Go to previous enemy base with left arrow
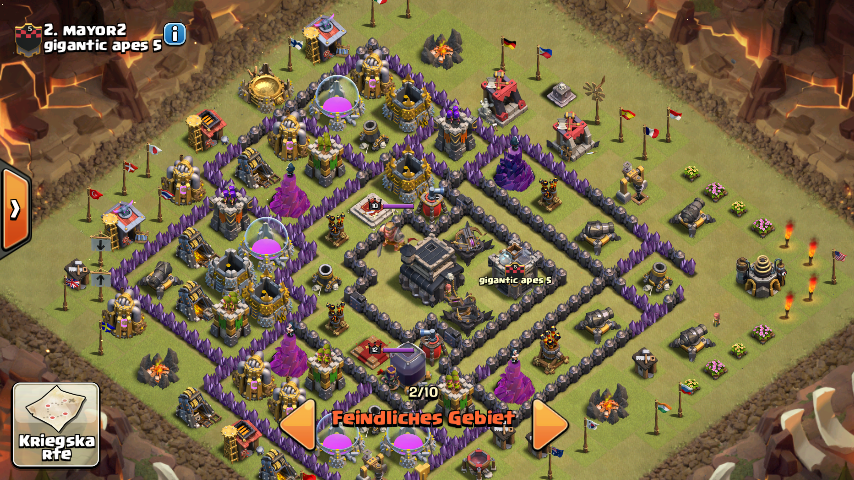Screen dimensions: 854x480 click(298, 425)
